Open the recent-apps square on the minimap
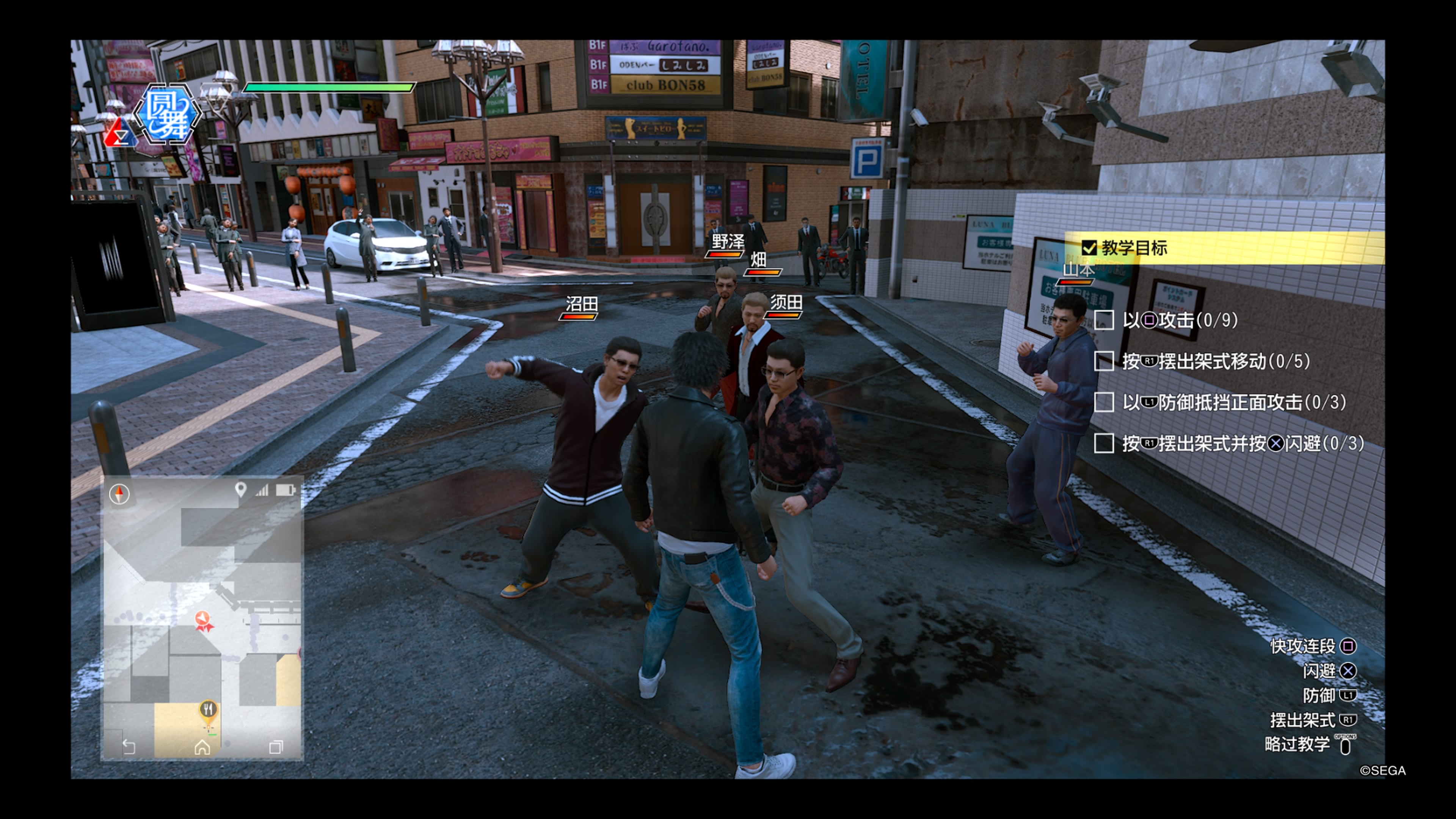 tap(276, 747)
